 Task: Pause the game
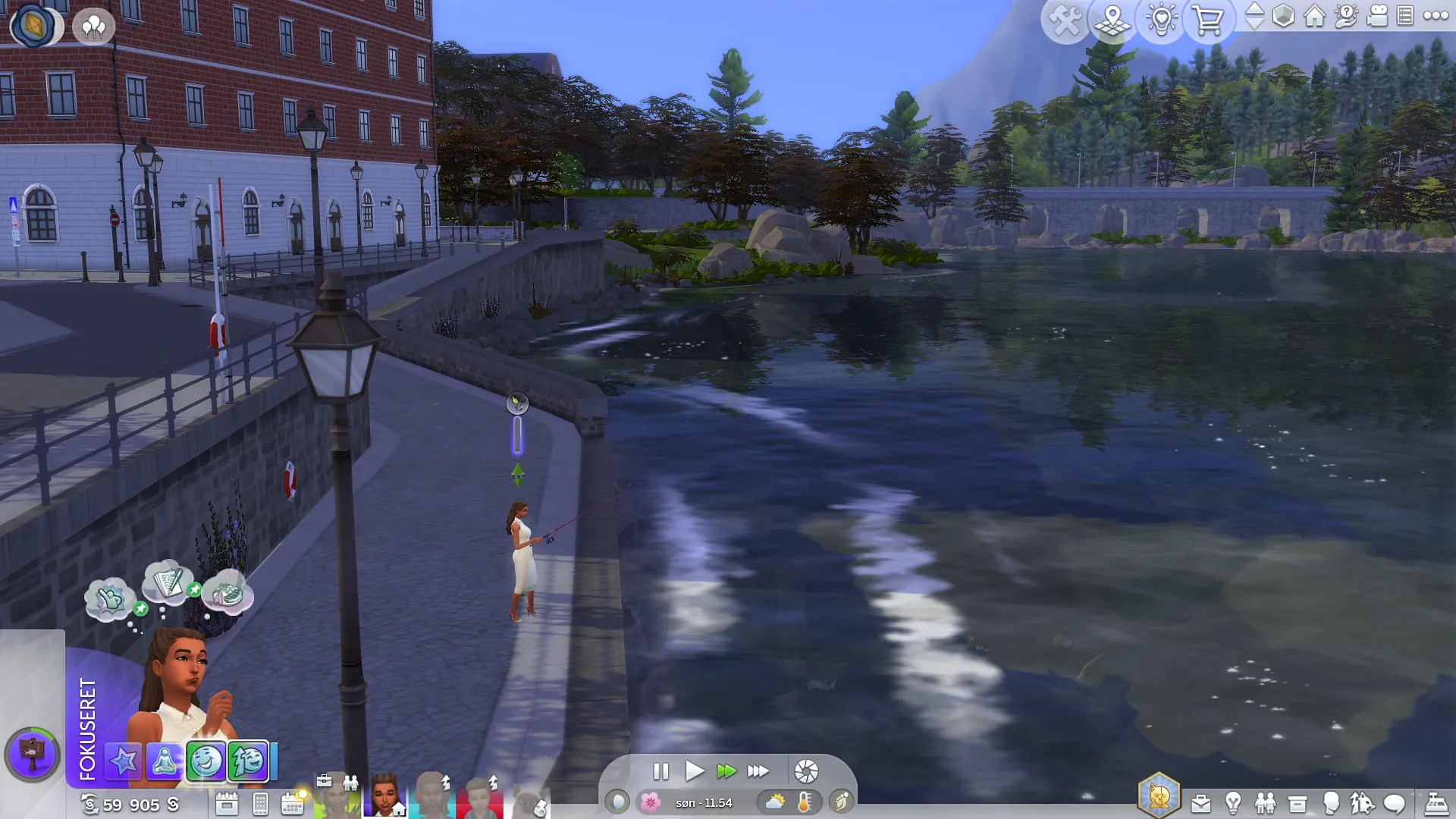pyautogui.click(x=661, y=771)
